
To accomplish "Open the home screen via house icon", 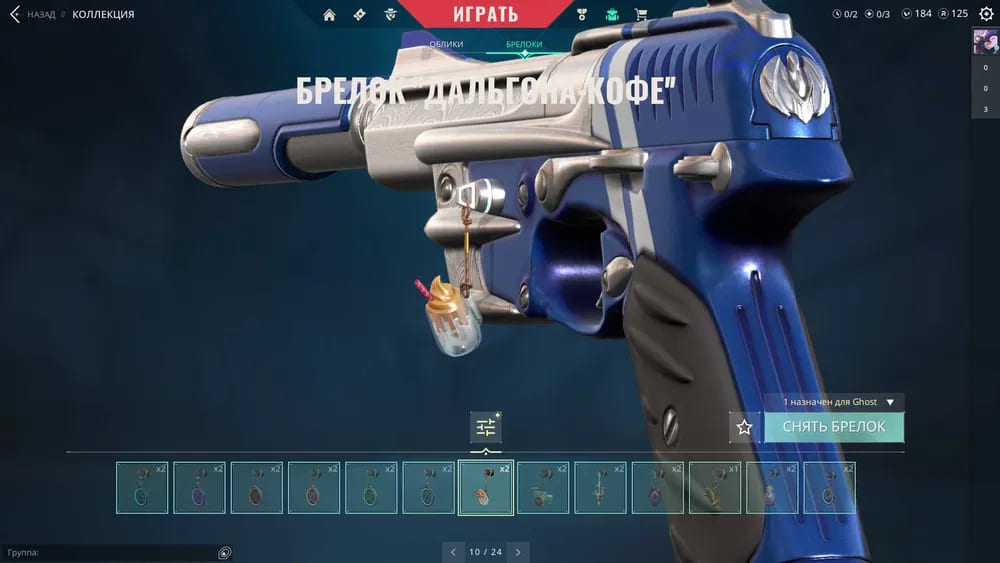I will point(329,14).
